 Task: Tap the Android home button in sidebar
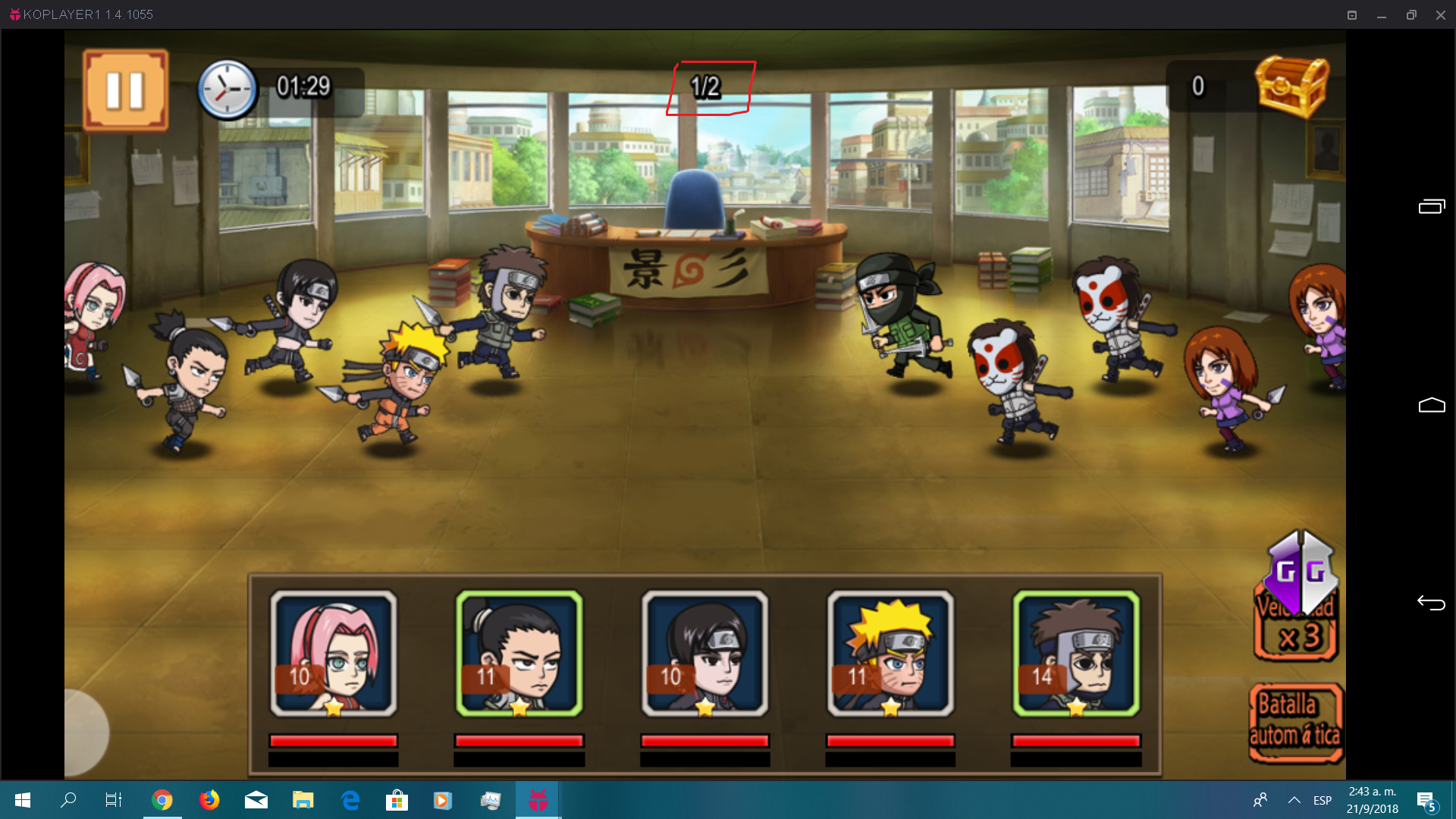point(1431,406)
